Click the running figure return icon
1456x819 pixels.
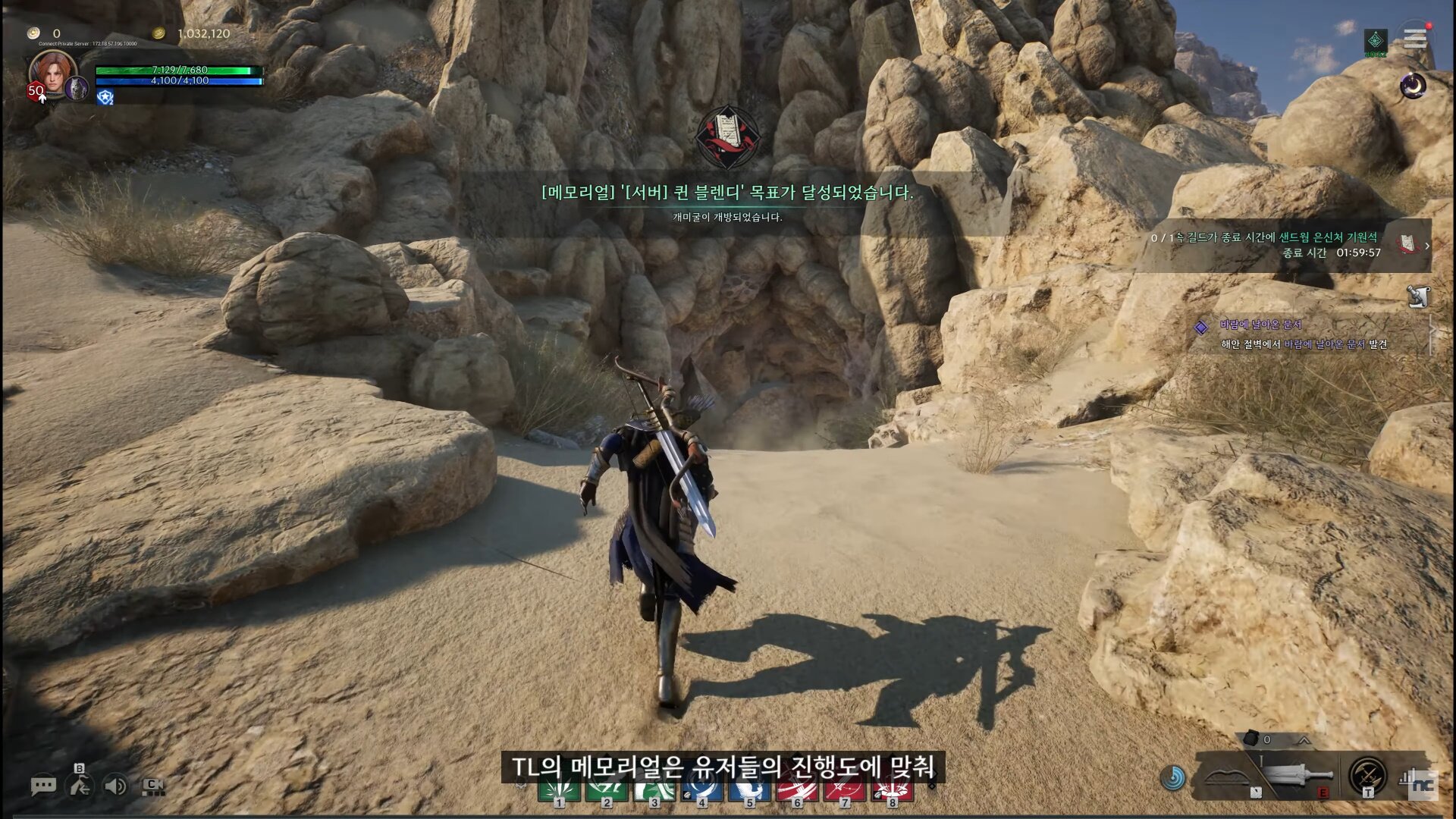80,786
